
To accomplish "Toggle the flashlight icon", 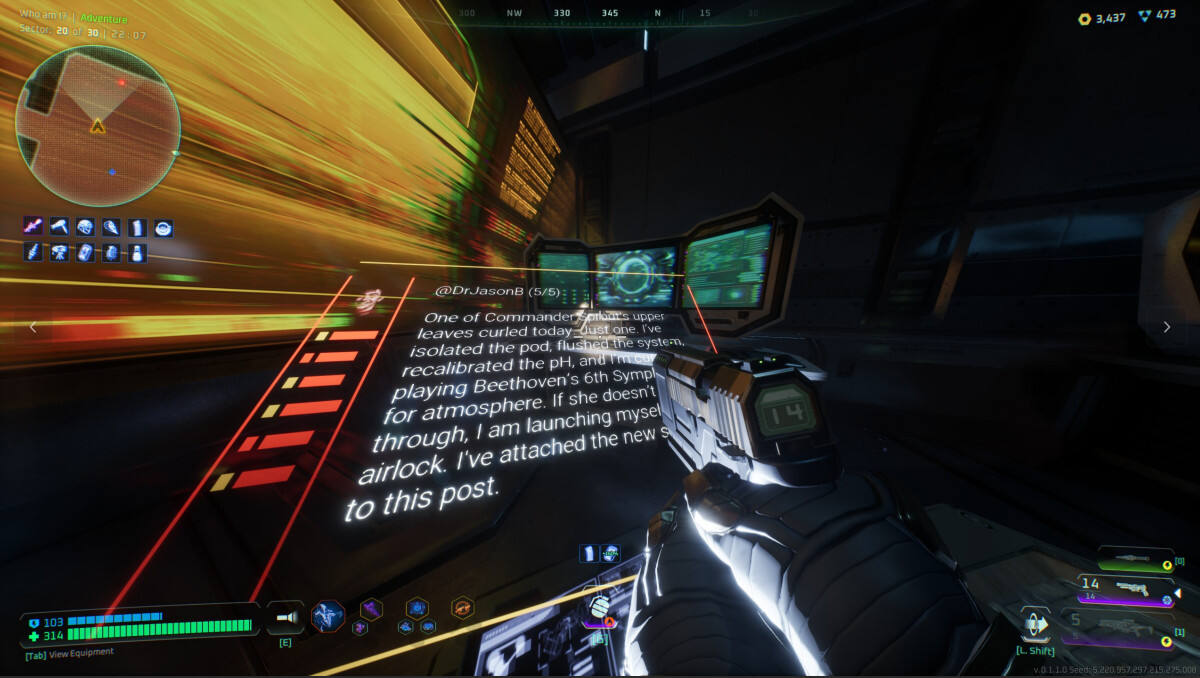I will click(x=285, y=619).
